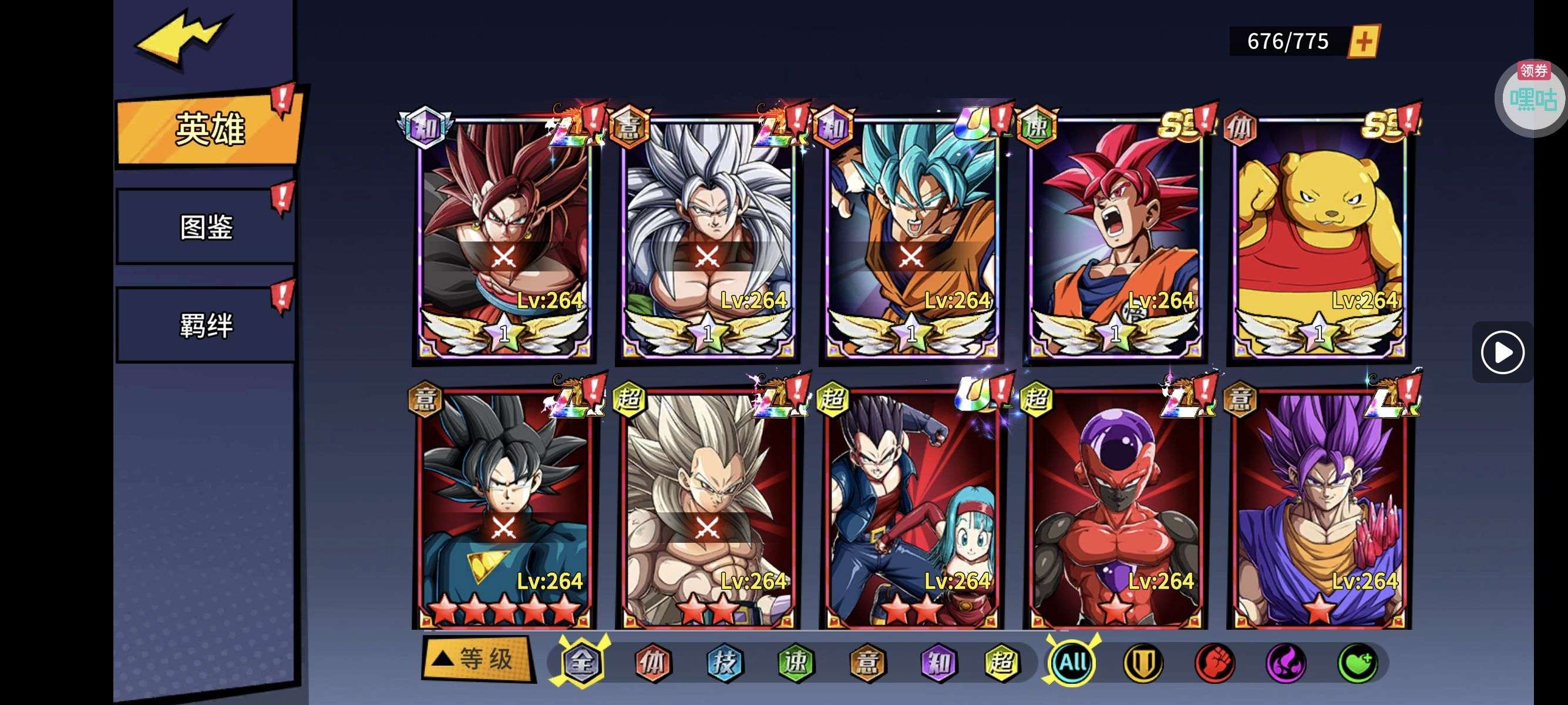Choose the red Frieza-like hero card
1568x705 pixels.
click(x=1115, y=508)
